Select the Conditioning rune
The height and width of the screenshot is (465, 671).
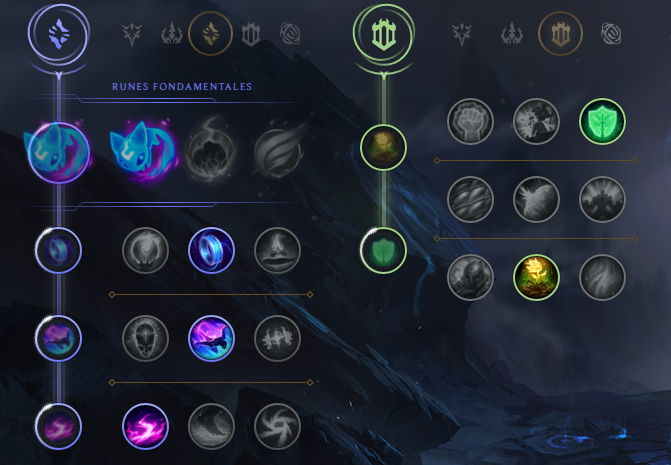coord(469,199)
